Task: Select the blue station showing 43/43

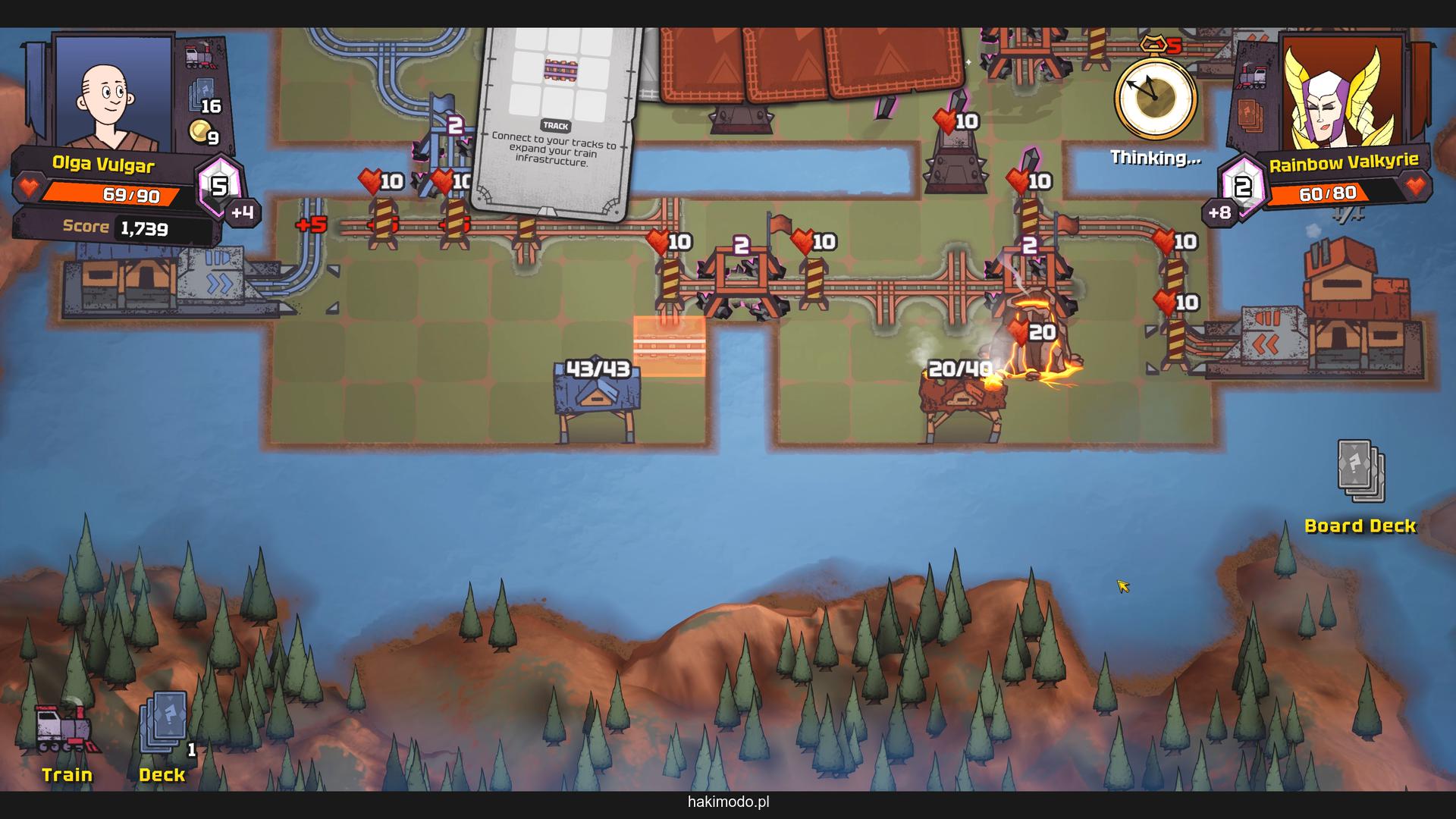Action: pyautogui.click(x=598, y=398)
